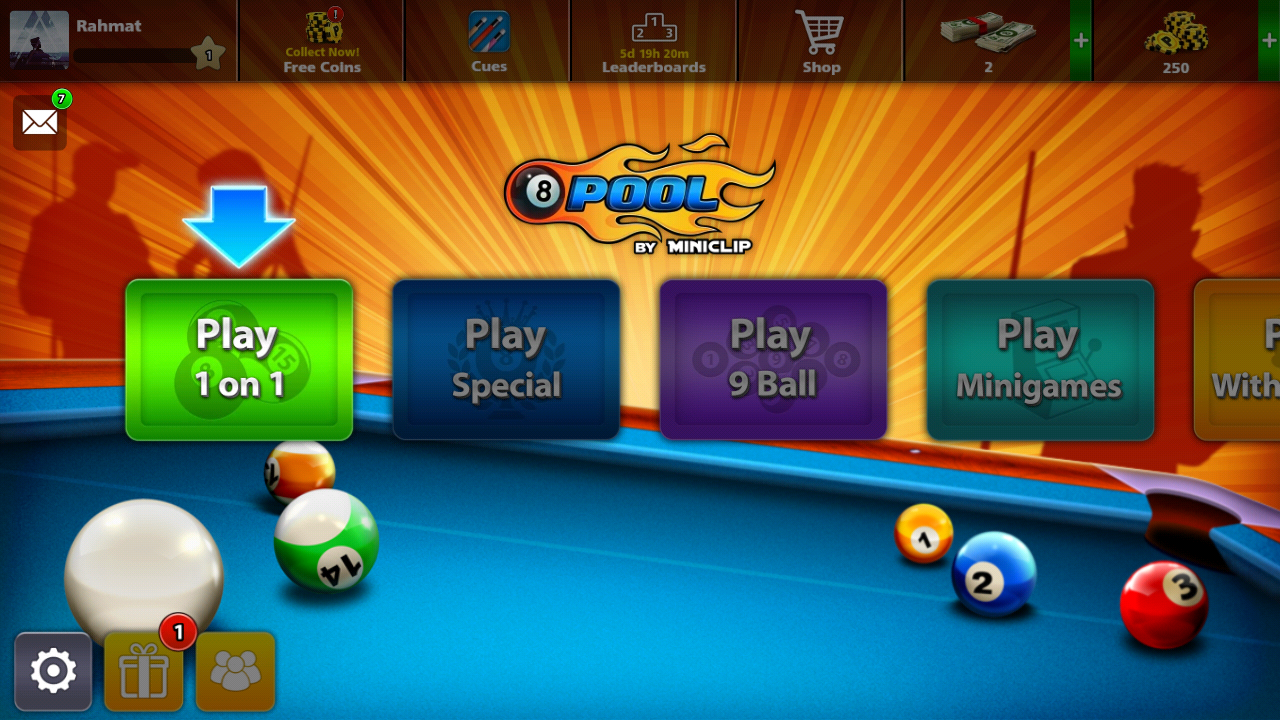Add more cash with the plus button
Viewport: 1280px width, 720px height.
(x=1081, y=41)
